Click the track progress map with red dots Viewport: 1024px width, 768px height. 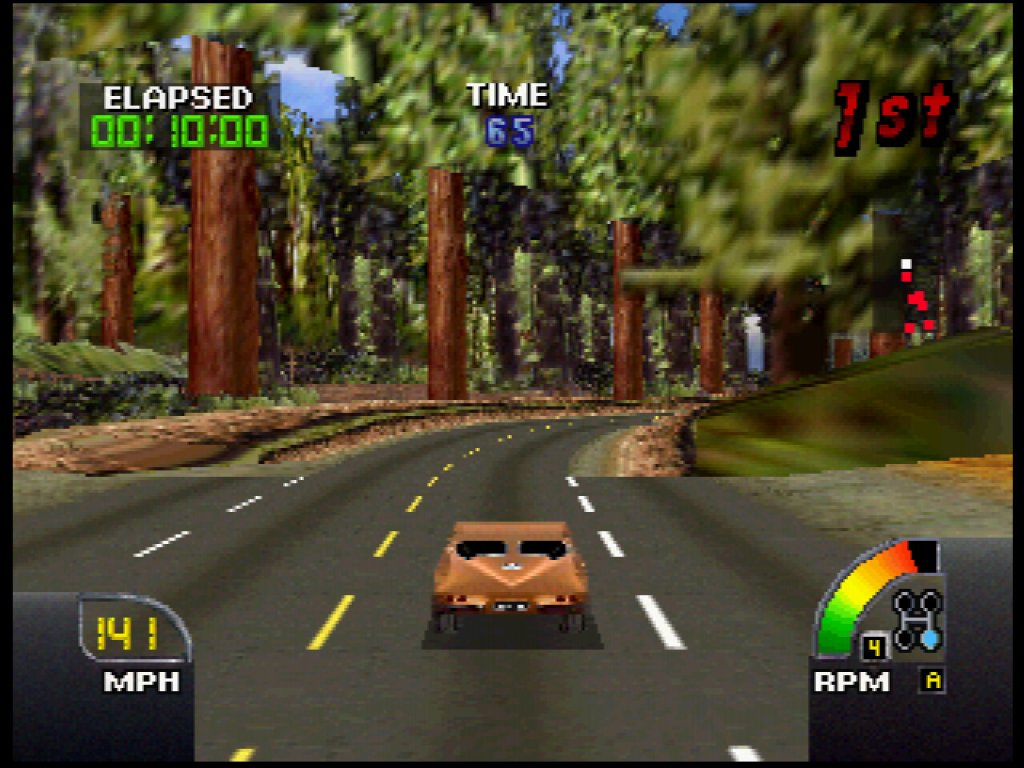click(x=915, y=297)
